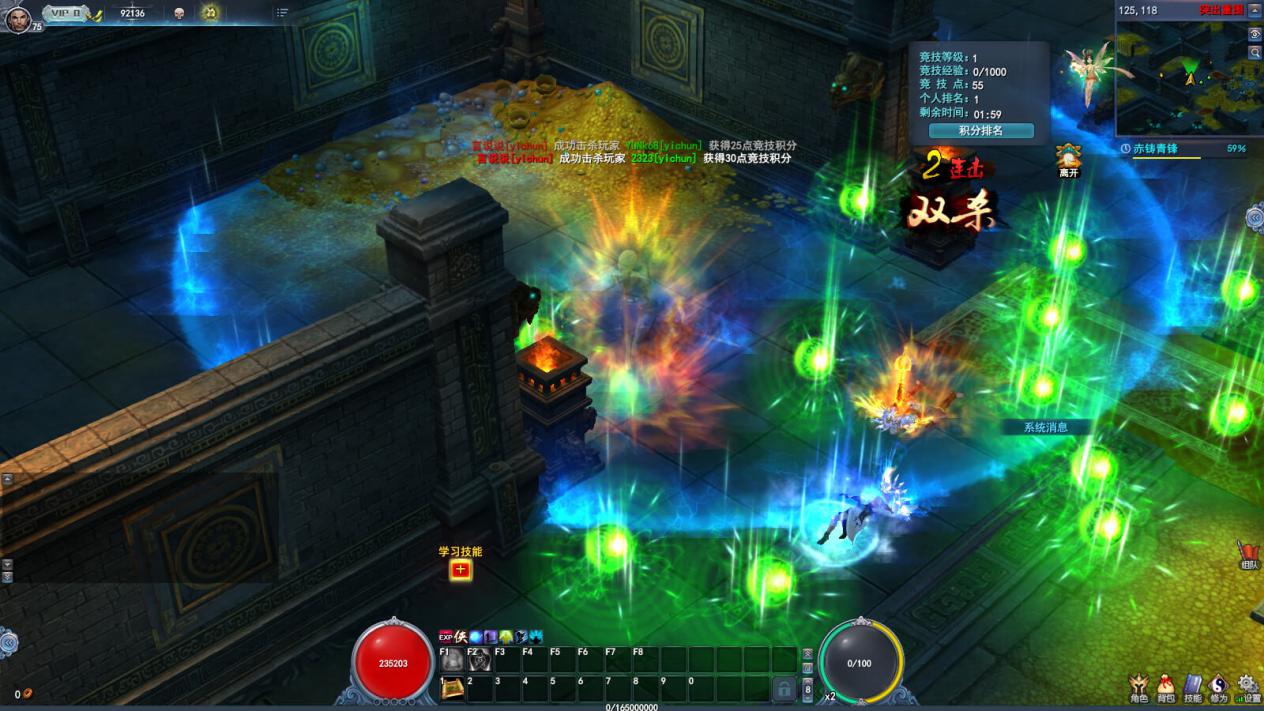Image resolution: width=1264 pixels, height=711 pixels.
Task: Toggle the minimap eye visibility button
Action: (x=1255, y=34)
